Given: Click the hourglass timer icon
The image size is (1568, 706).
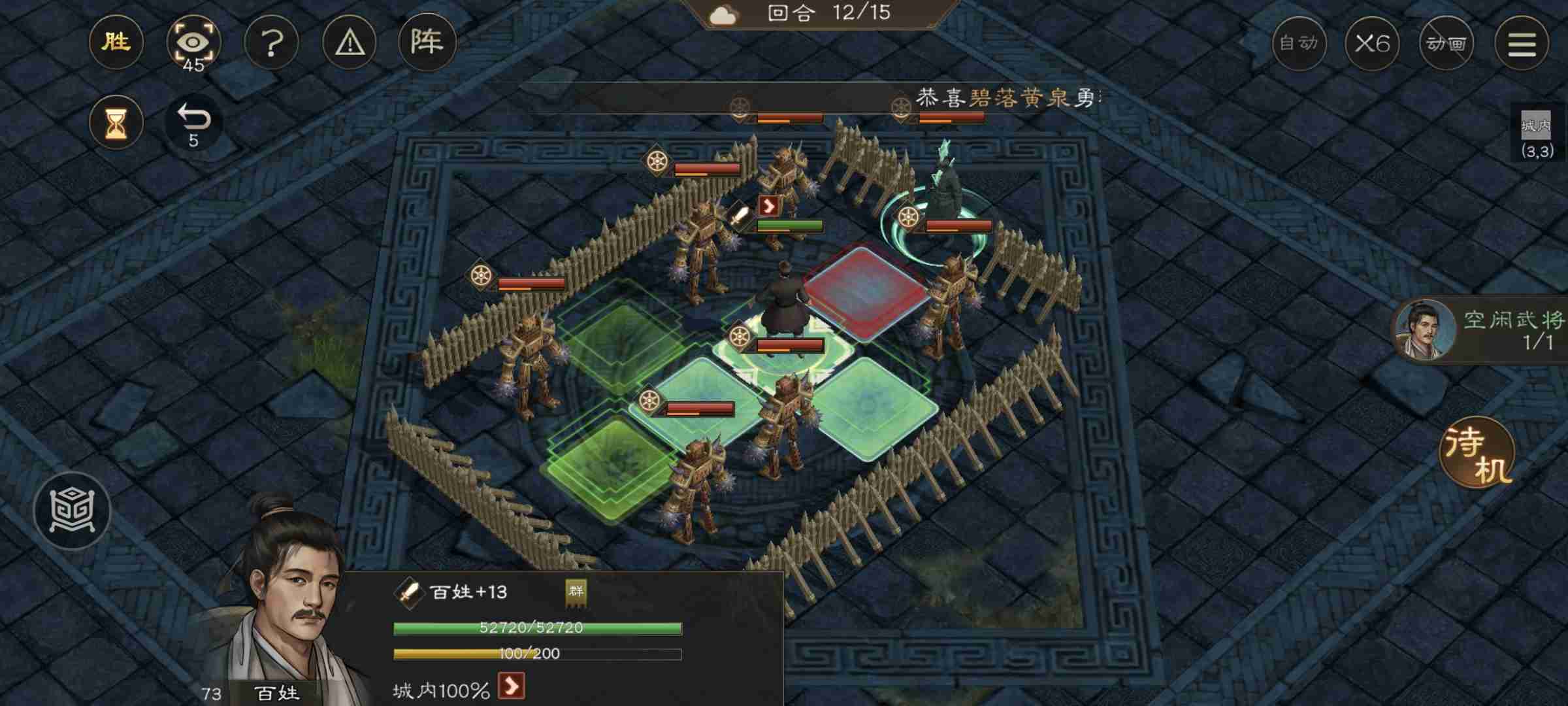Looking at the screenshot, I should [116, 122].
